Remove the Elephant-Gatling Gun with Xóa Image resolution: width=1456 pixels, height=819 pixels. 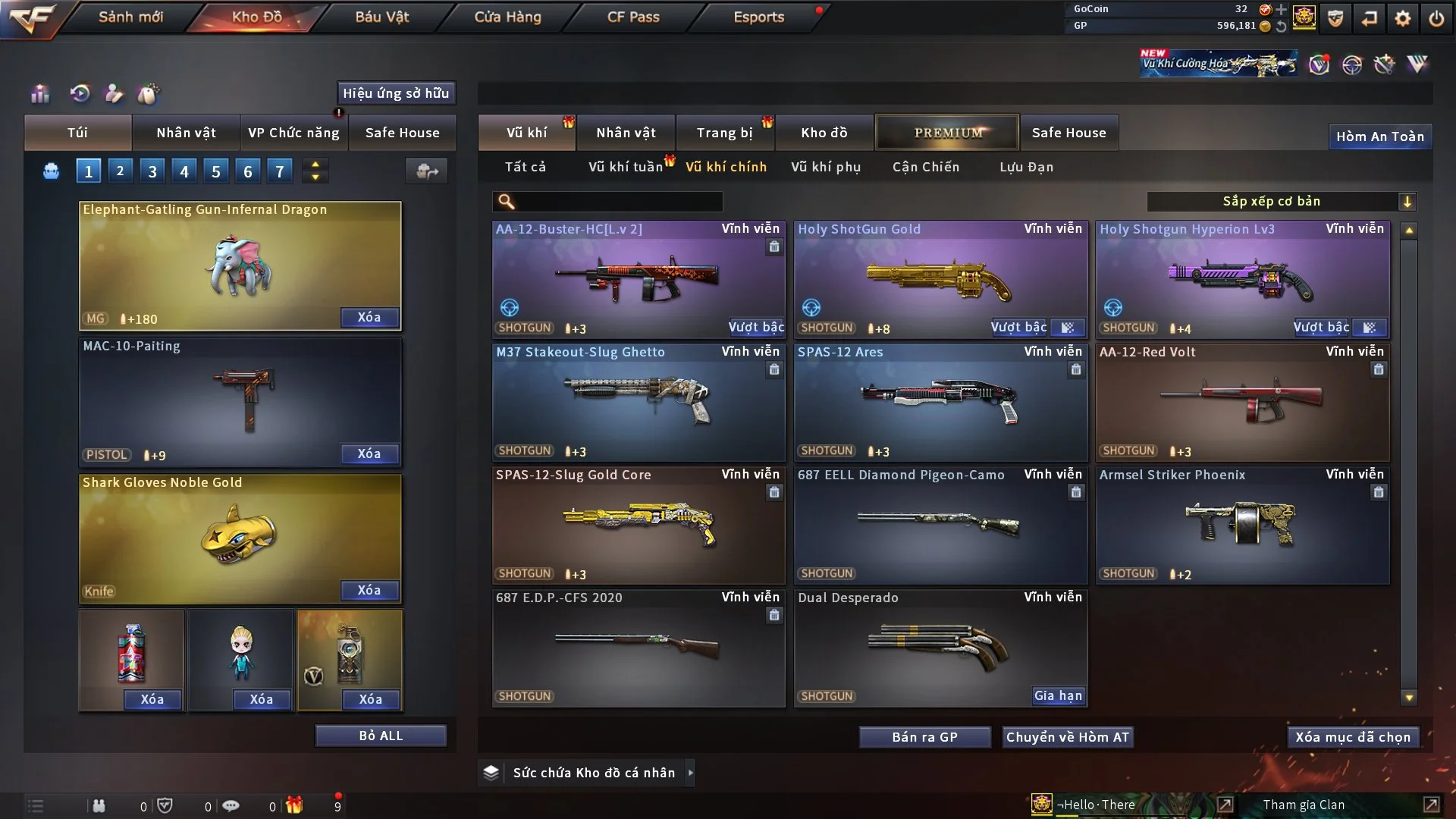pyautogui.click(x=369, y=317)
